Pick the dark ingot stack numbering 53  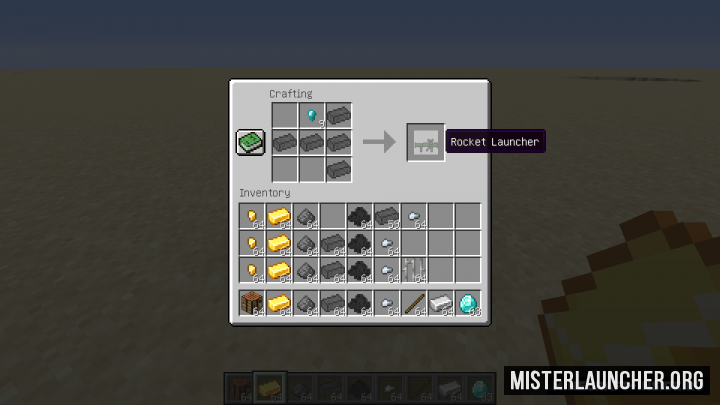(x=387, y=216)
